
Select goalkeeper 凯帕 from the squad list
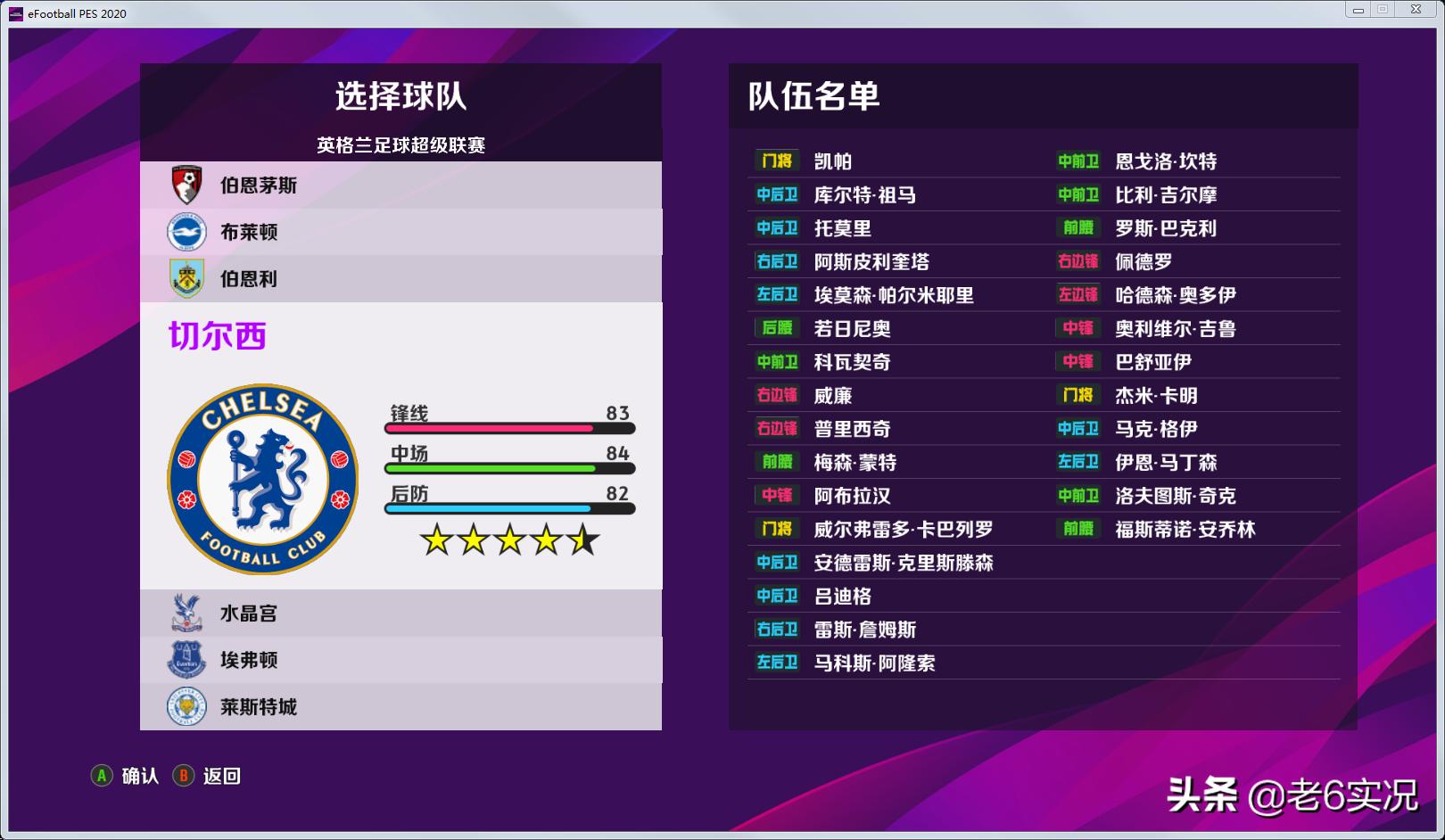pos(831,161)
